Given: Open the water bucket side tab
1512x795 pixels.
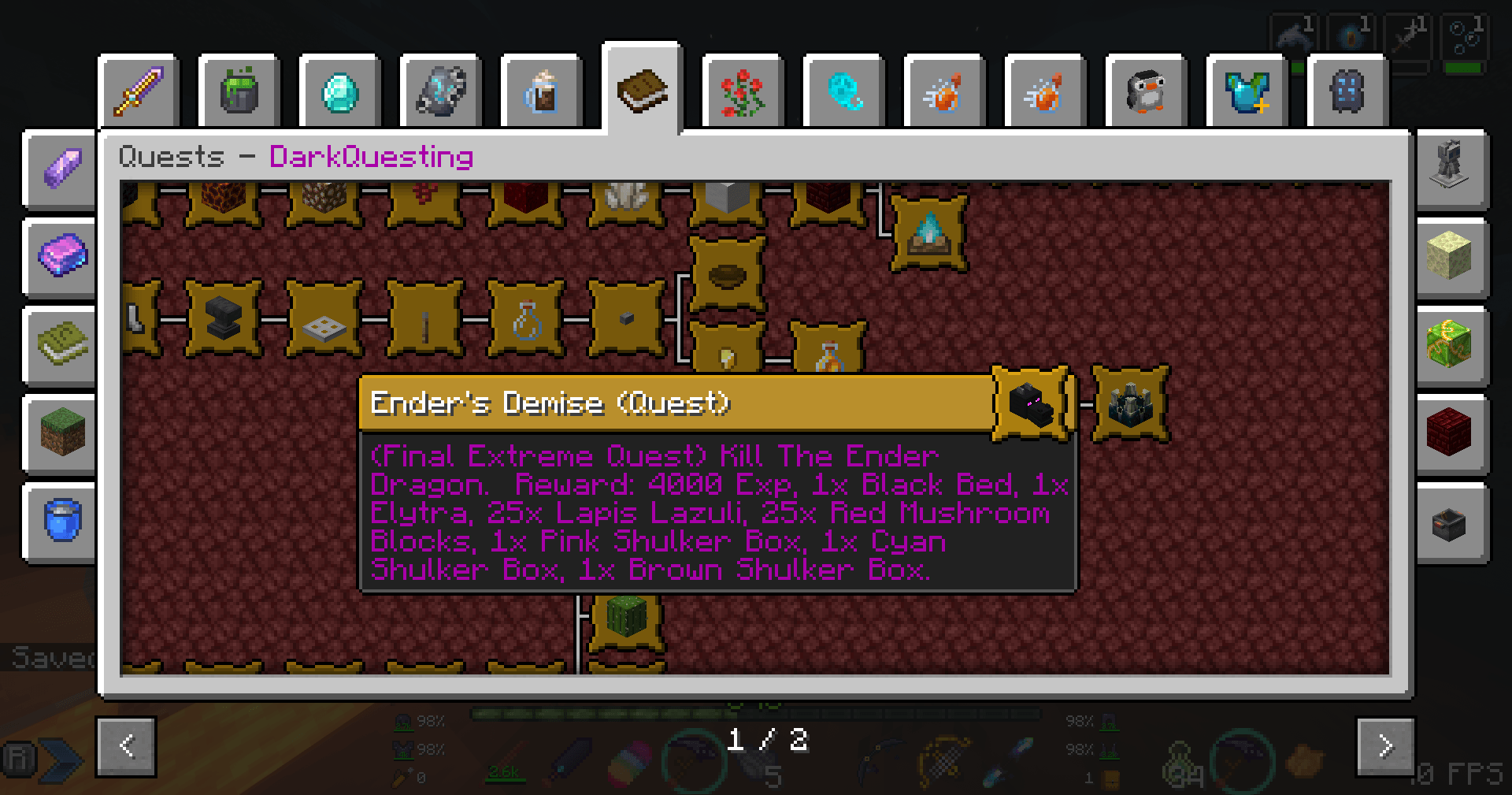Looking at the screenshot, I should [61, 520].
